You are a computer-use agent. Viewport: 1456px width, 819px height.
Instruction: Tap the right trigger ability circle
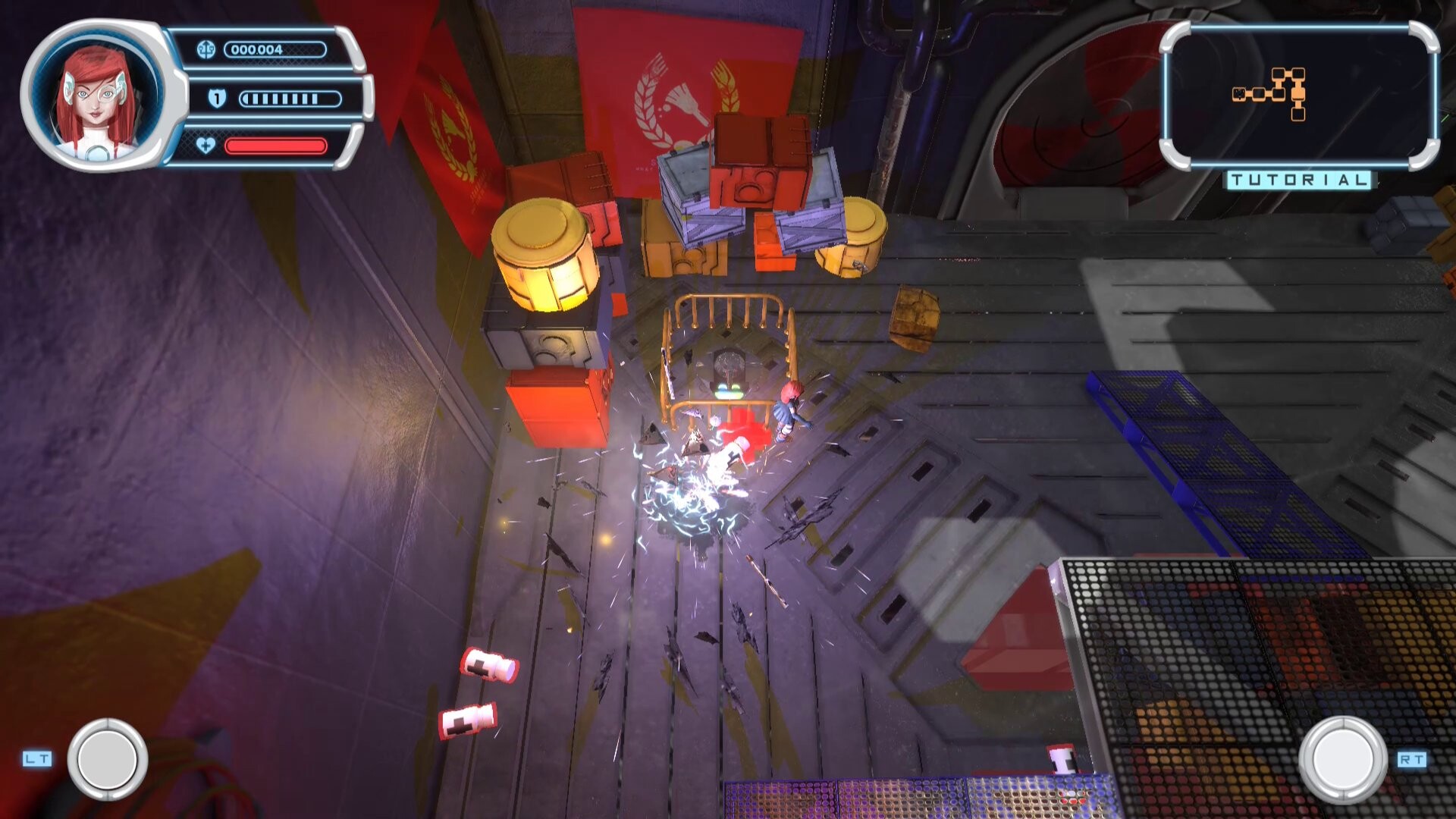point(1343,759)
